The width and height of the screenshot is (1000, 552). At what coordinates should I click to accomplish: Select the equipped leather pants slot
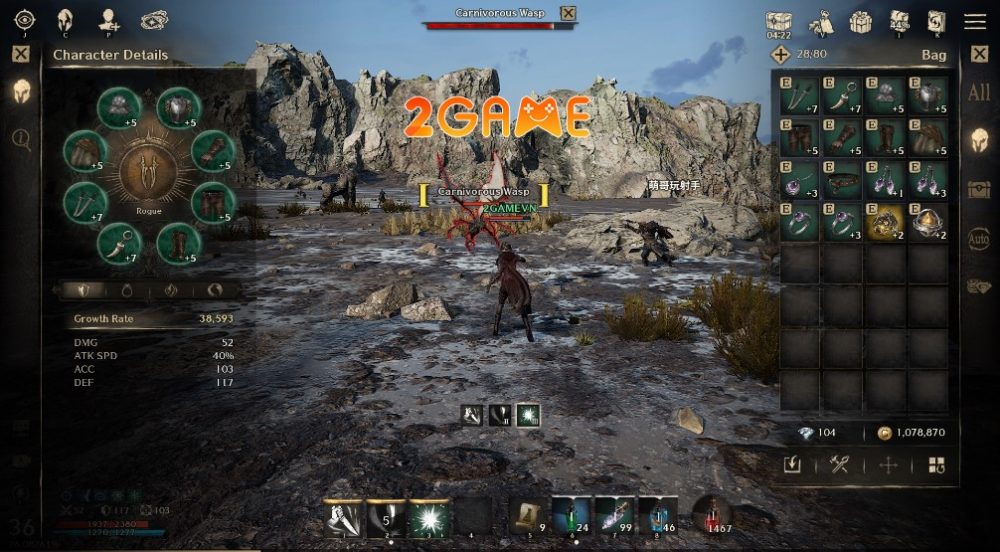tap(212, 203)
